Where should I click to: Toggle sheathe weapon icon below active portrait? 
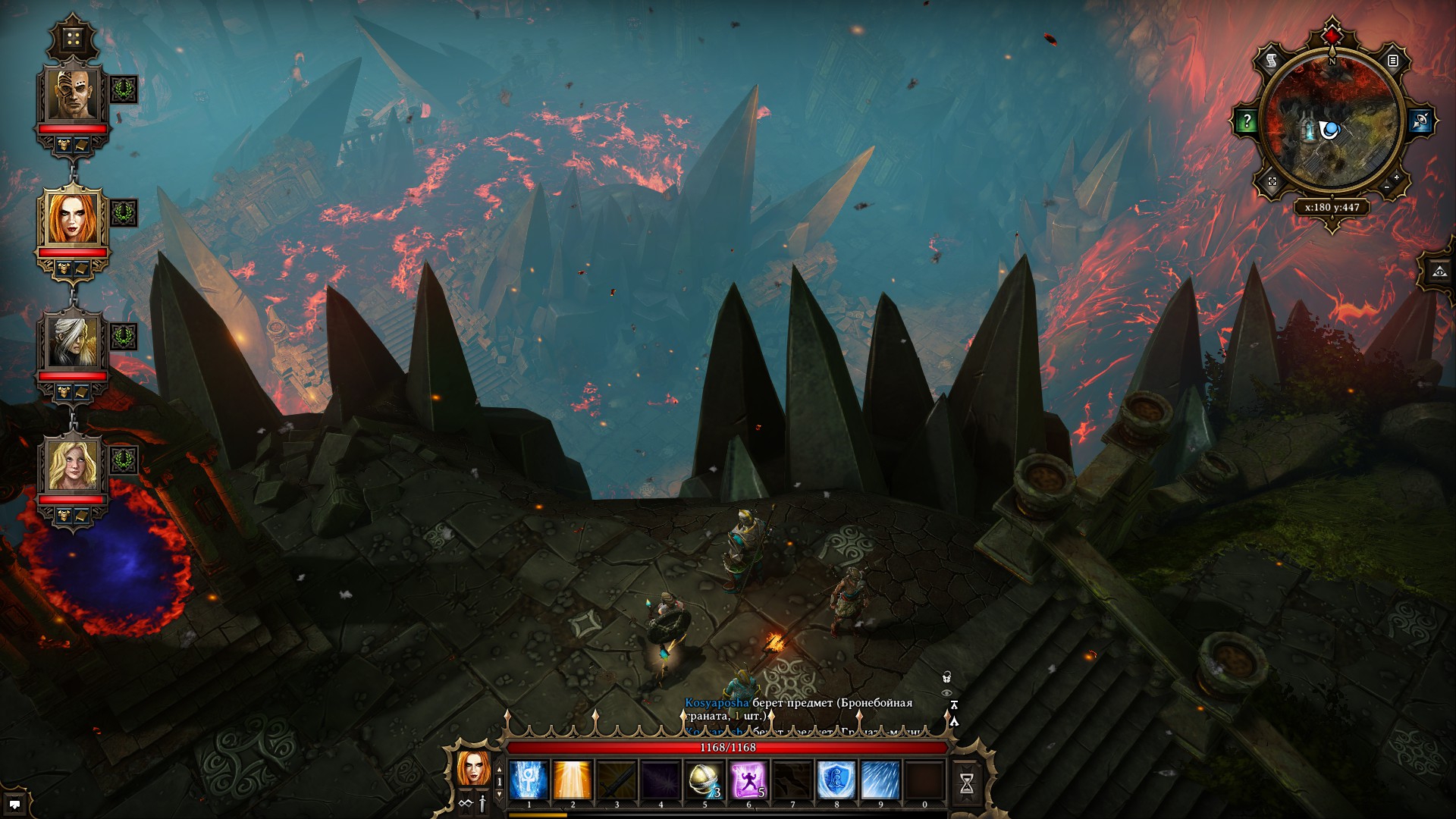(482, 804)
